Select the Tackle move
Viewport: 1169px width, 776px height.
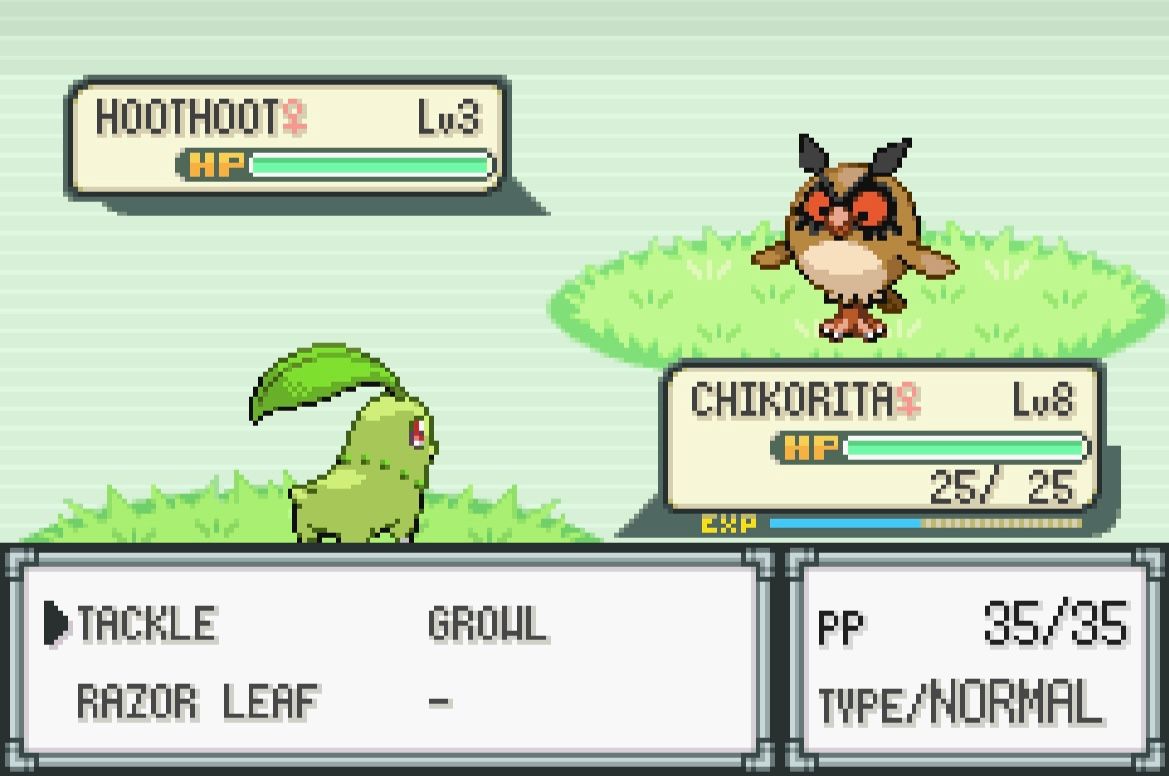click(x=146, y=625)
